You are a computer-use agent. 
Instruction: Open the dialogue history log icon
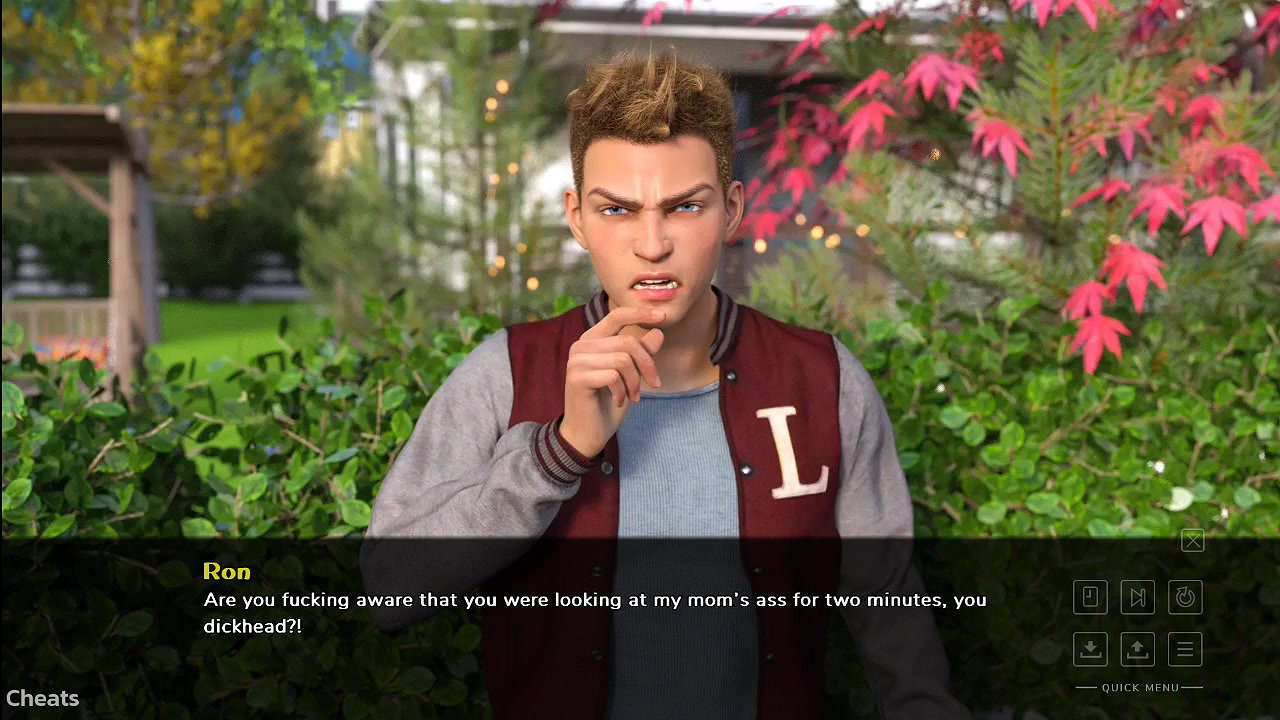(x=1090, y=597)
